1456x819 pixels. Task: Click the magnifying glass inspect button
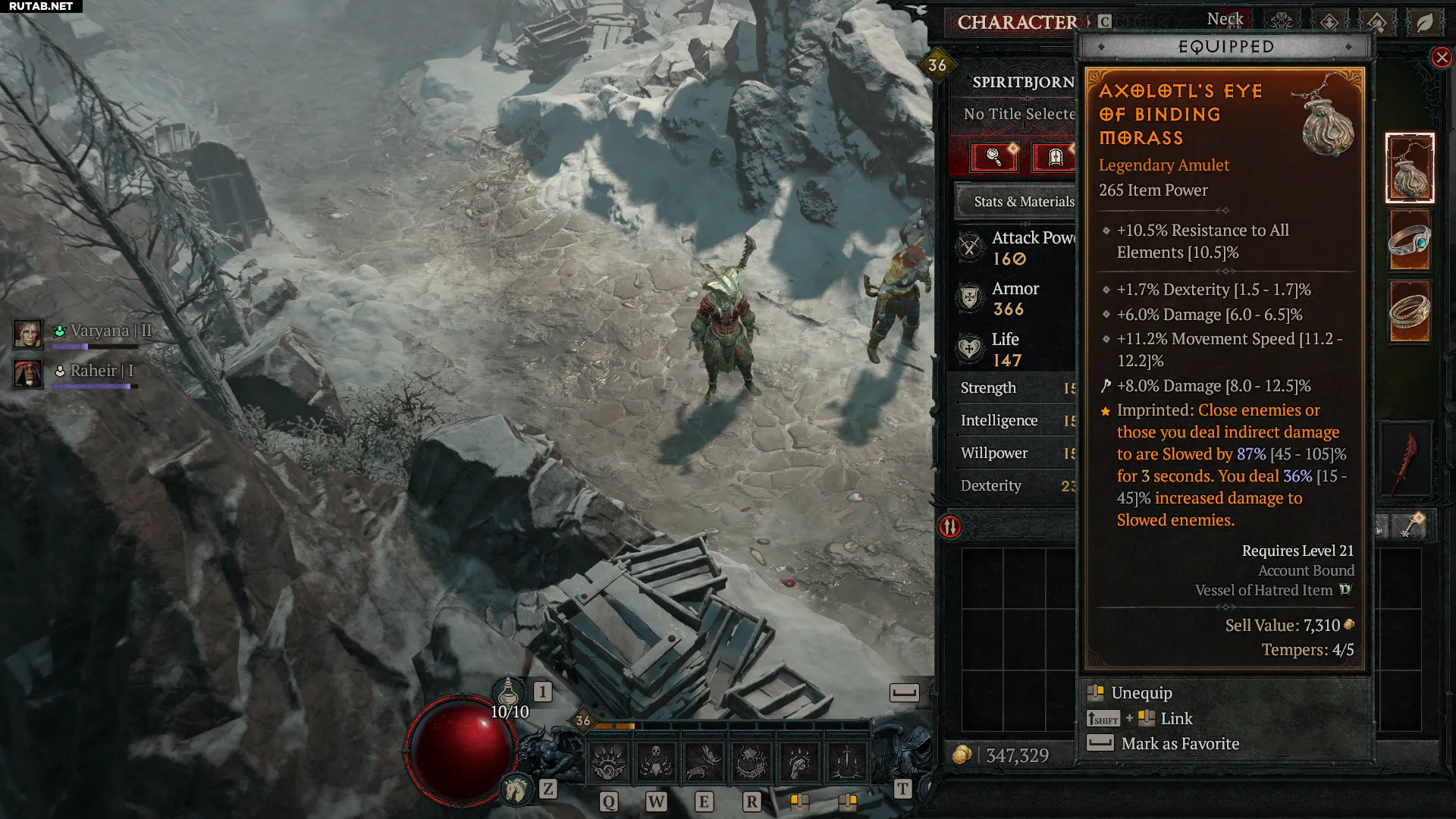(x=993, y=157)
